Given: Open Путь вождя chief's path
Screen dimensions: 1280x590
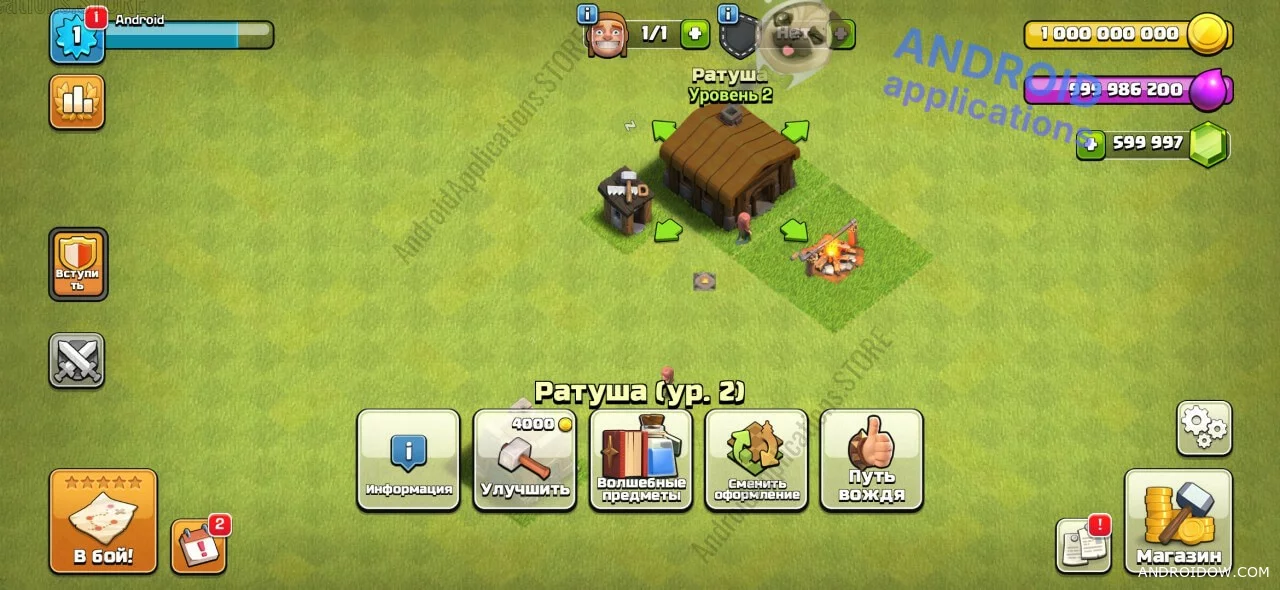Looking at the screenshot, I should tap(871, 459).
